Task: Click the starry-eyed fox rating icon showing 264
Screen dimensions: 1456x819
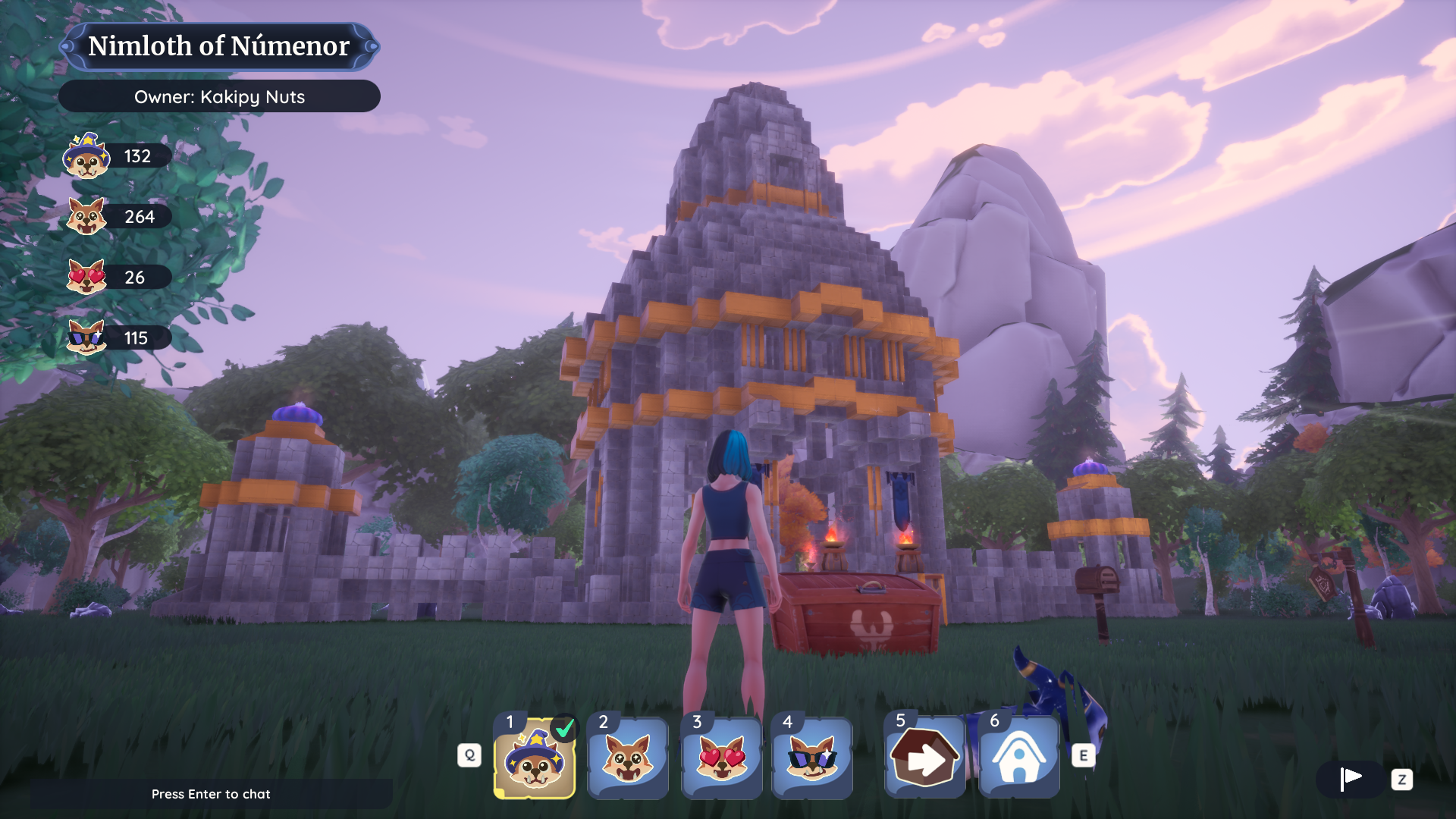Action: [87, 217]
